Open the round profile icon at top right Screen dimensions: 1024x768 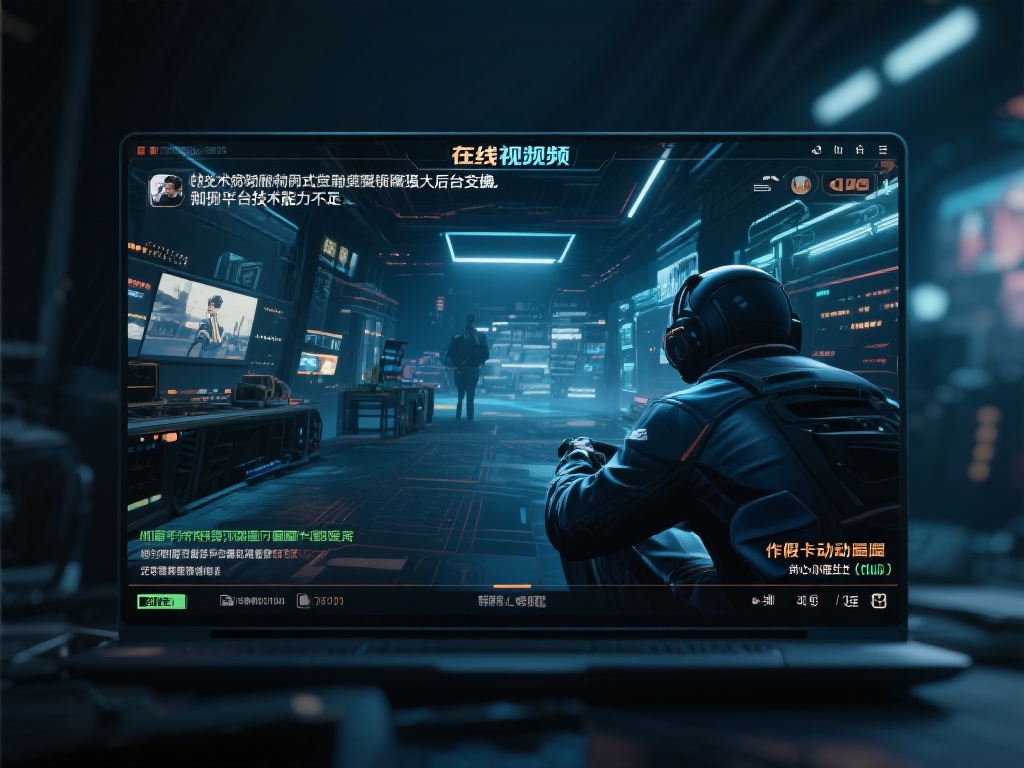[800, 184]
